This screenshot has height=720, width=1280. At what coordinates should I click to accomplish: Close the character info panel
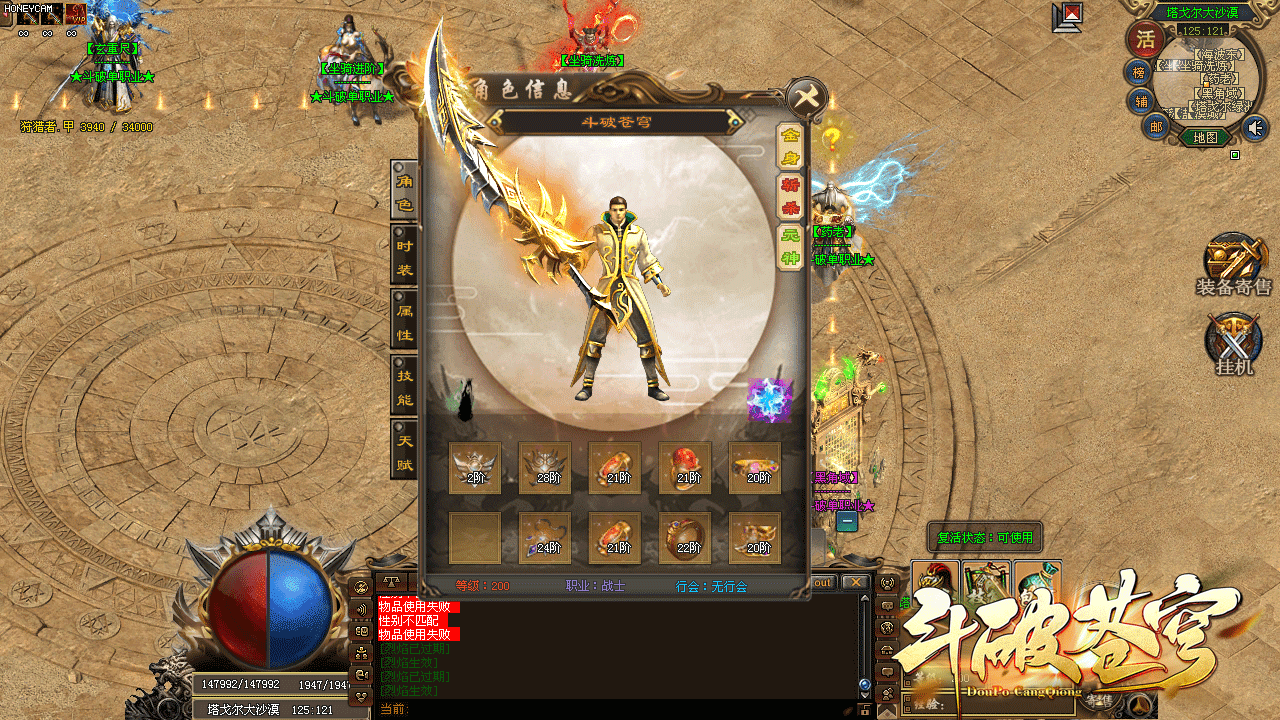(806, 97)
